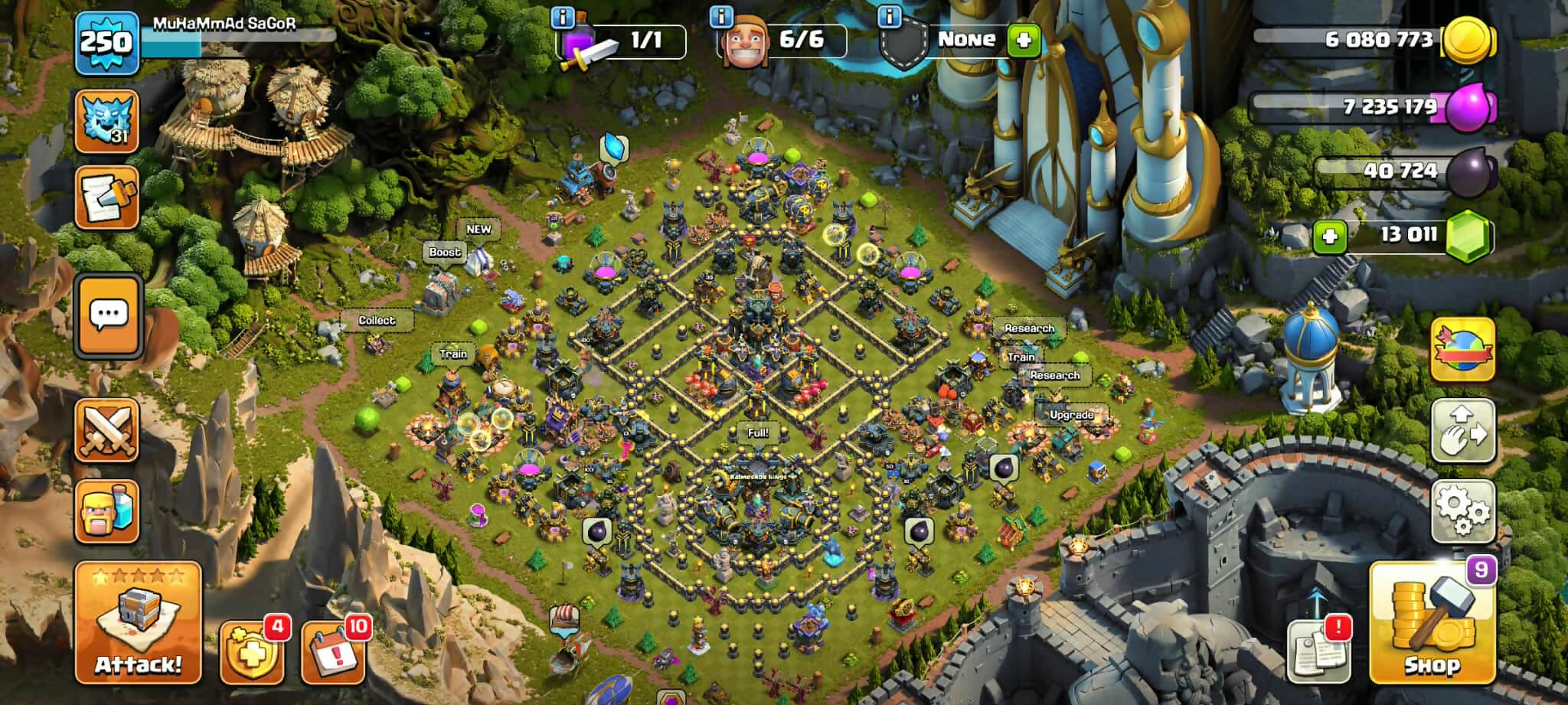Image resolution: width=1568 pixels, height=705 pixels.
Task: Open the chat speech bubble panel
Action: (108, 315)
